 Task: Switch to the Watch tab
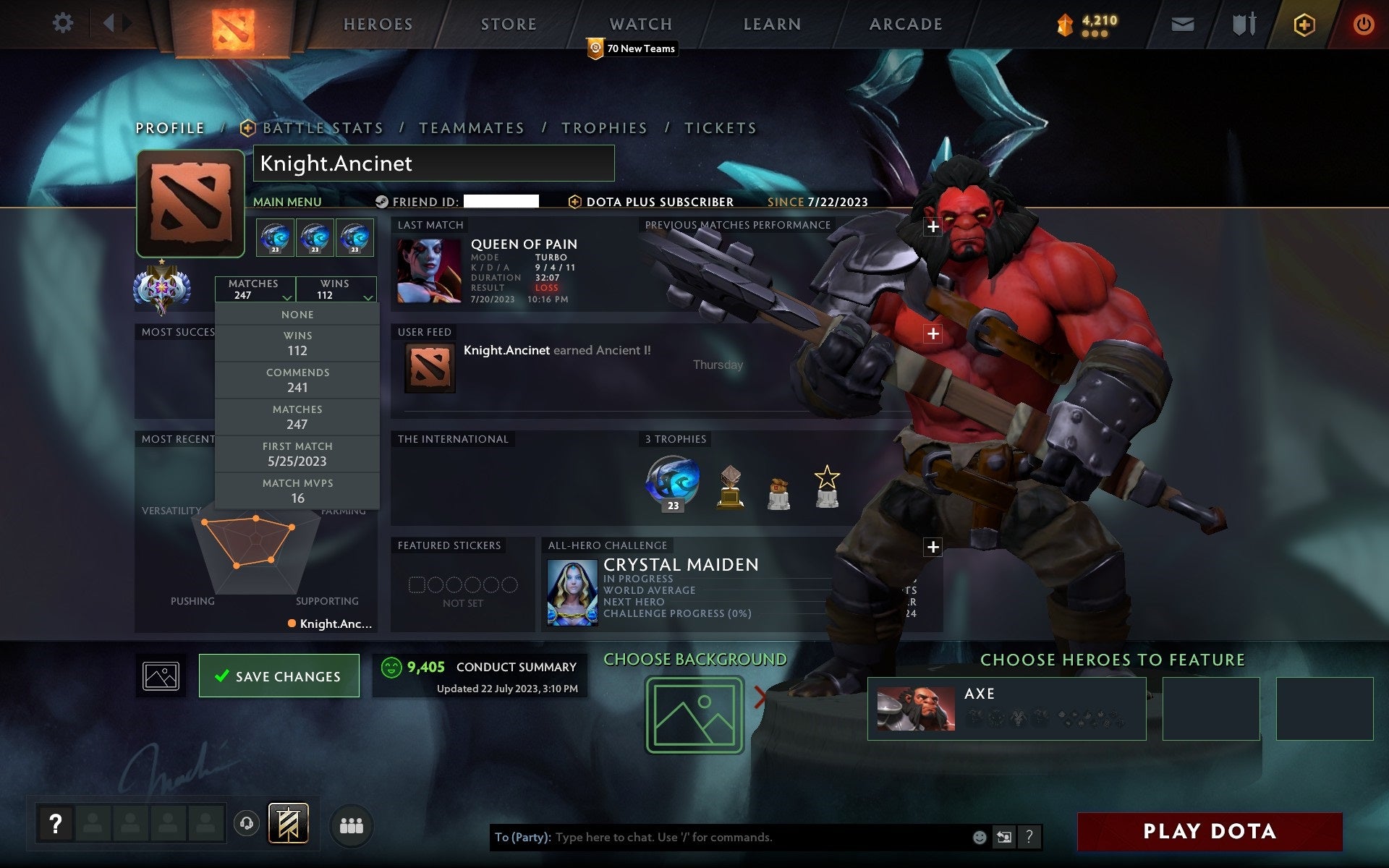point(640,25)
